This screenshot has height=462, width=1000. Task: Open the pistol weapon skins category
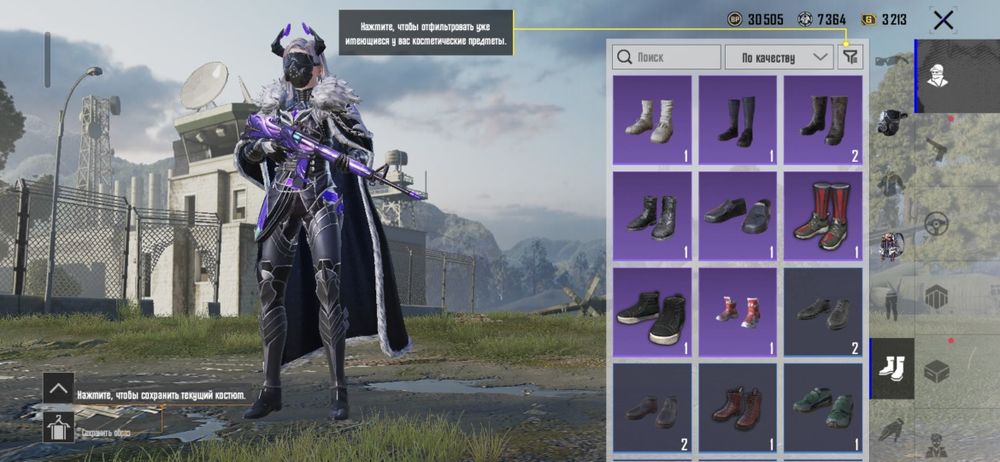[936, 150]
